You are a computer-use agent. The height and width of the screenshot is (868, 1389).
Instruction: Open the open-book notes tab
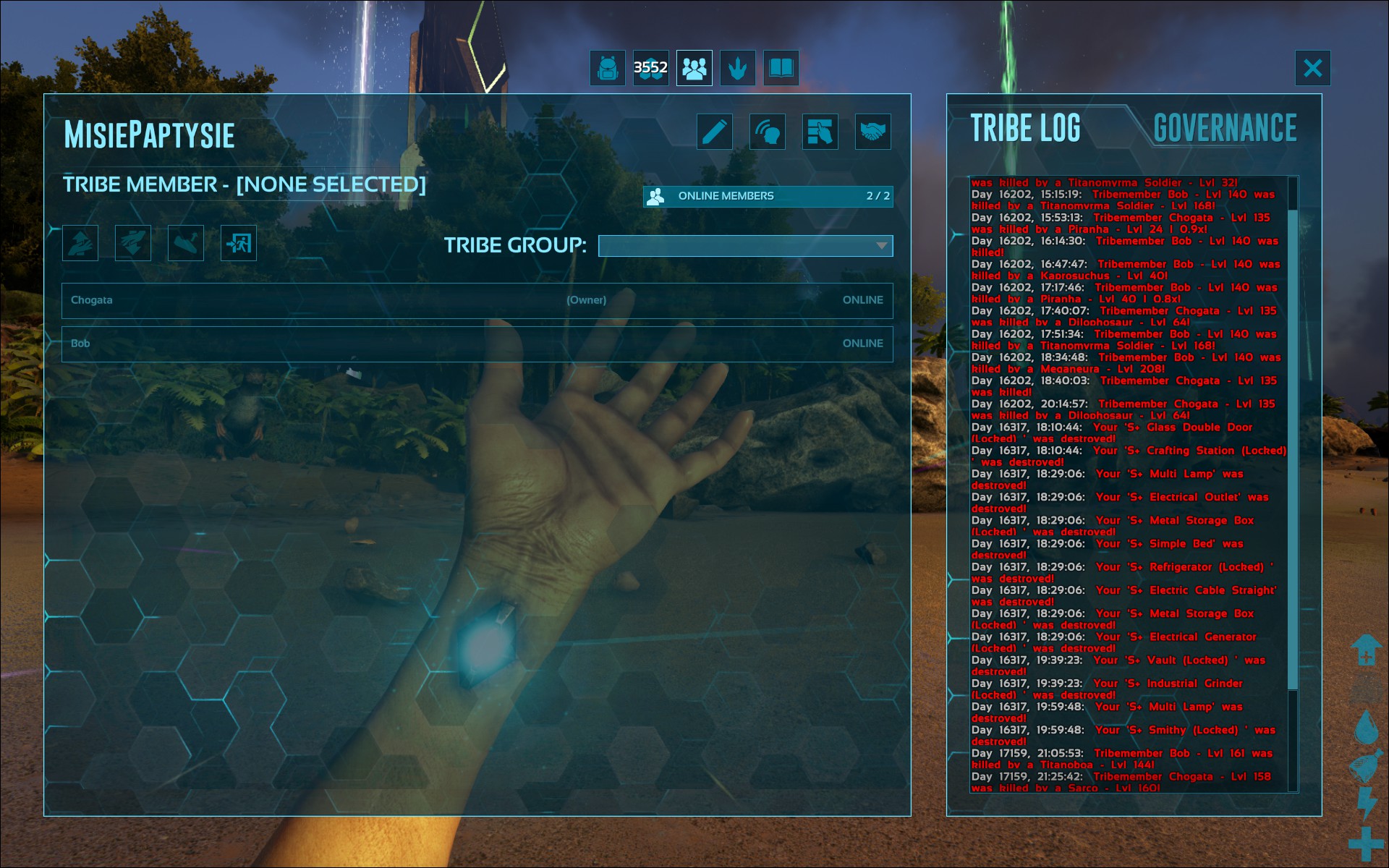[781, 68]
